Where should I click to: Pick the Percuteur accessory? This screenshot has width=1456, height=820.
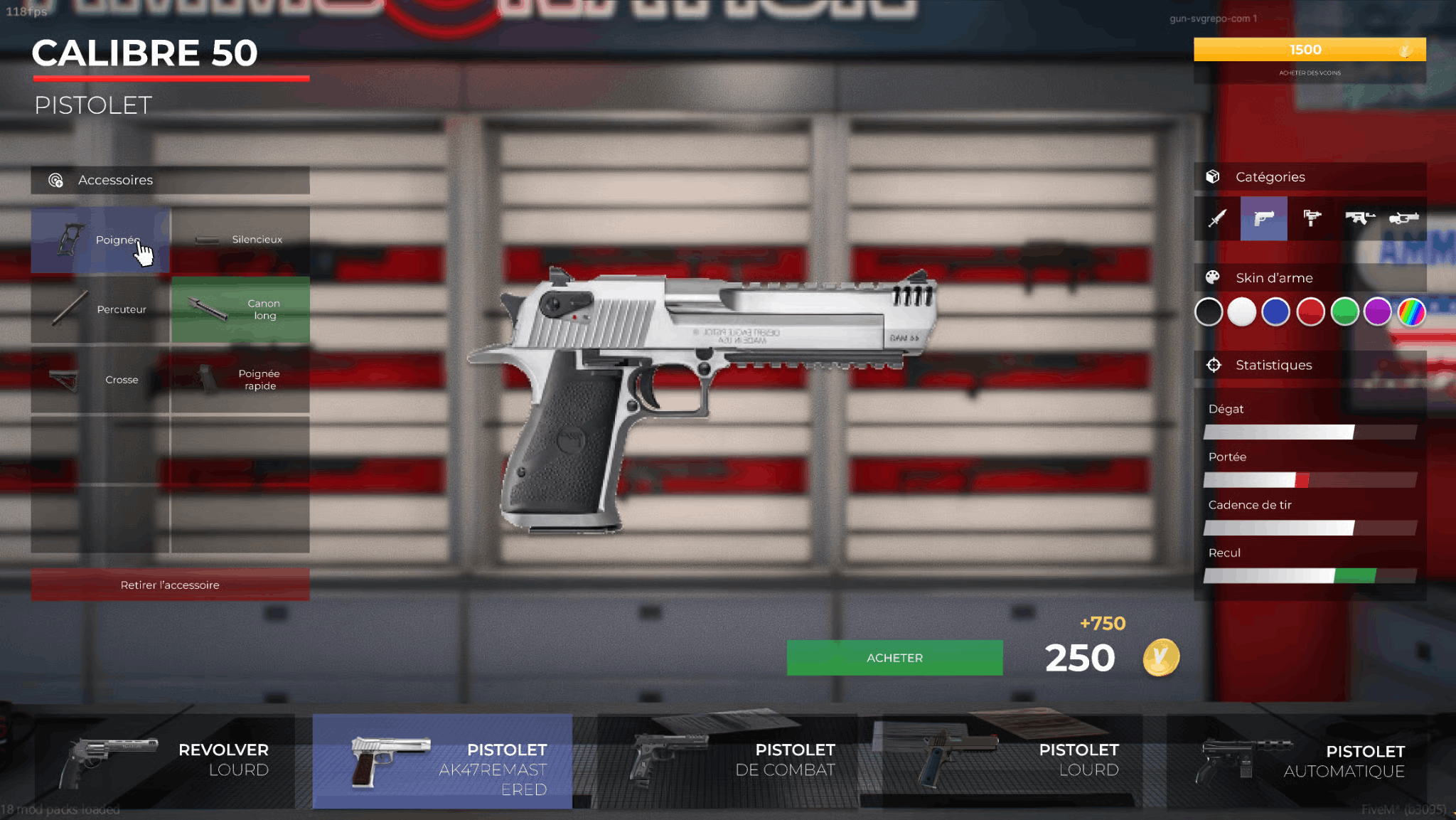pyautogui.click(x=100, y=310)
